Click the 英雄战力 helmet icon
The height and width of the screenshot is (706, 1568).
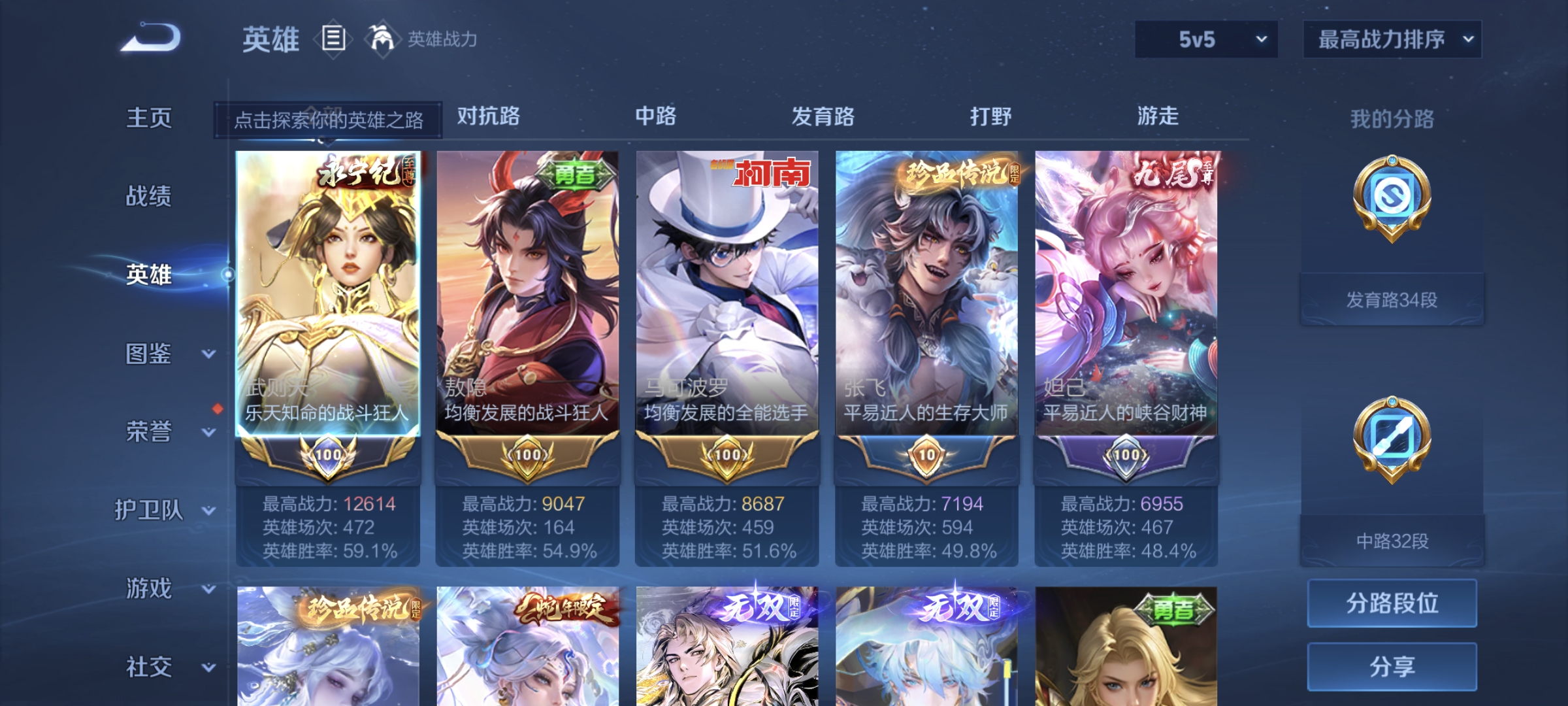pyautogui.click(x=381, y=39)
